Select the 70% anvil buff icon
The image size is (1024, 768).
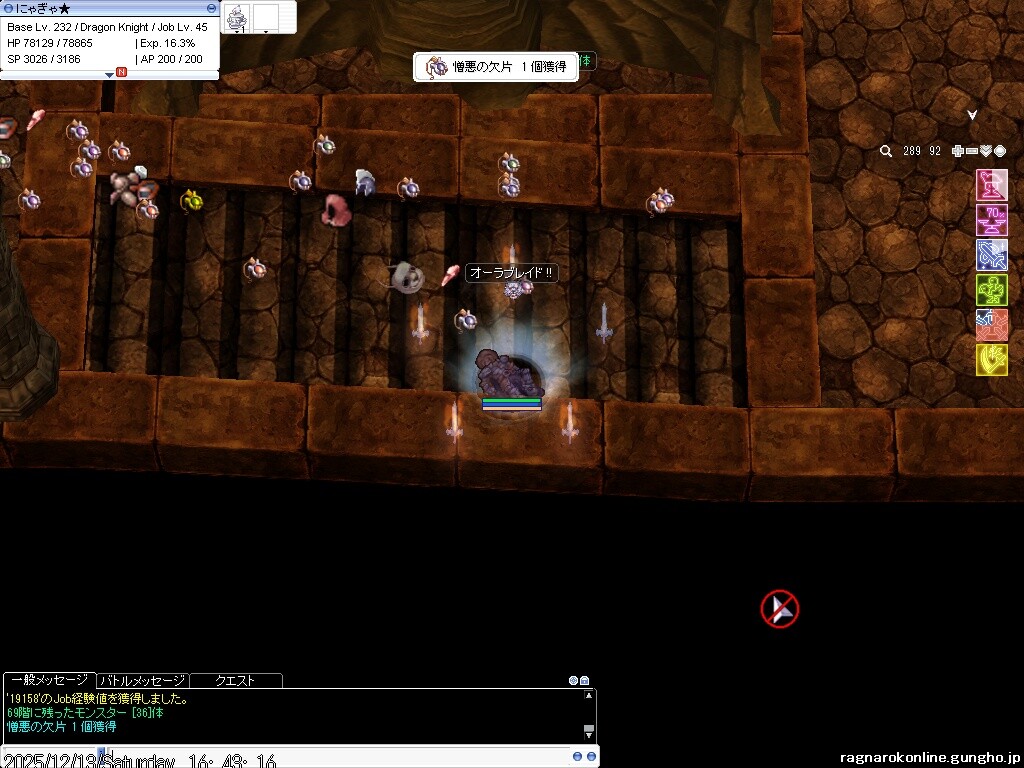click(x=991, y=220)
